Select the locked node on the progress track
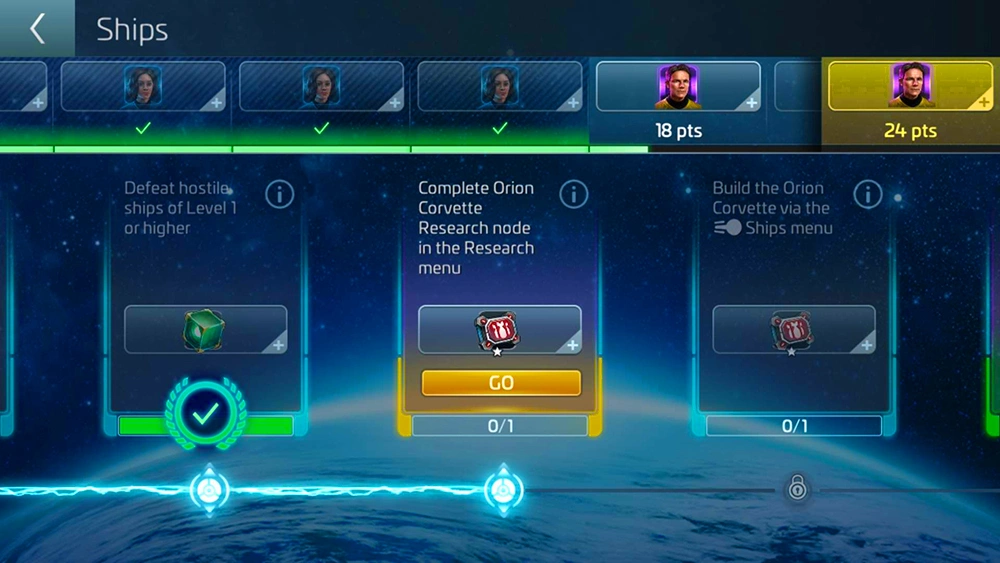This screenshot has height=563, width=1000. tap(797, 488)
